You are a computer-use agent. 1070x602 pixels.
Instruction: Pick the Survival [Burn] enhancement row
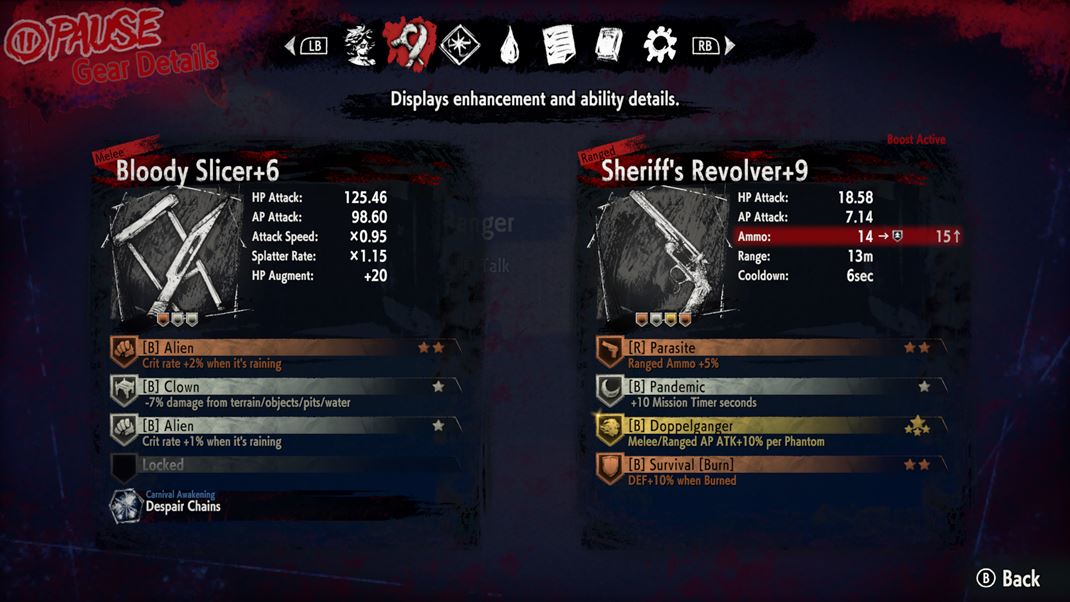point(770,471)
